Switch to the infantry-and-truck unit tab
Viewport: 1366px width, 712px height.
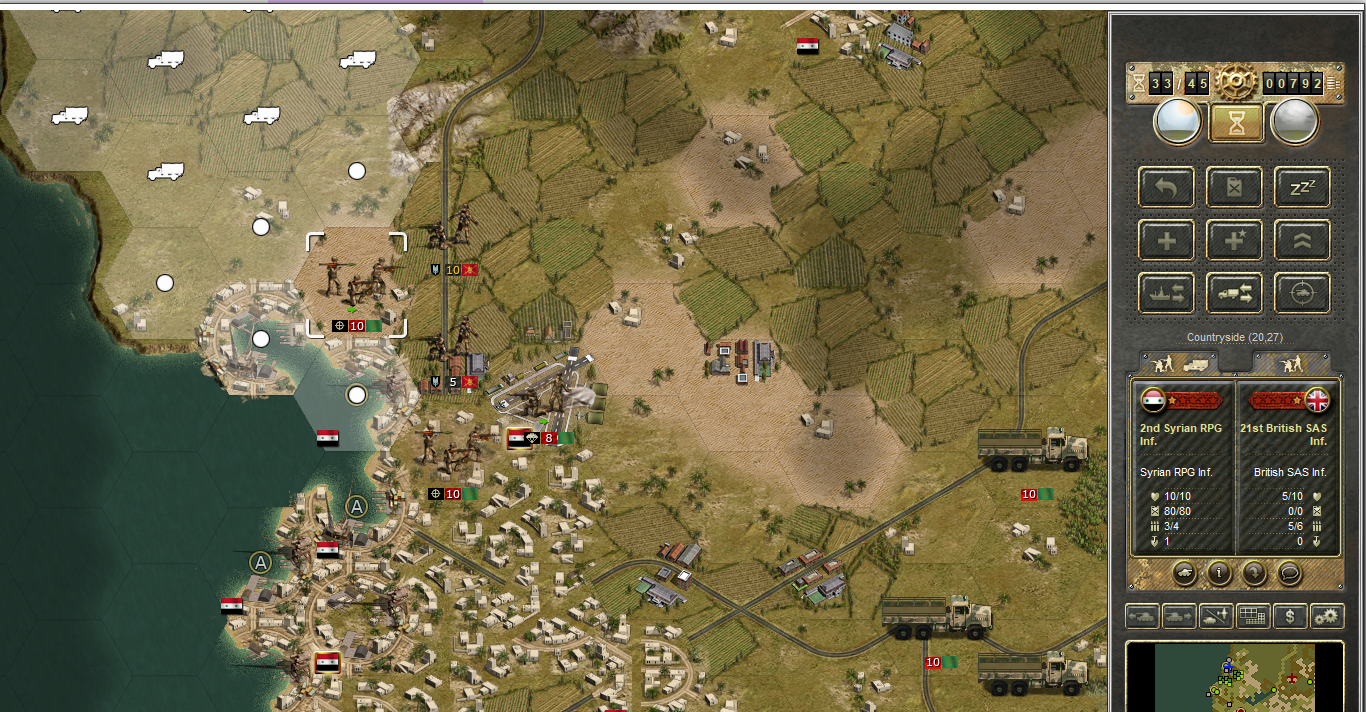(1178, 363)
